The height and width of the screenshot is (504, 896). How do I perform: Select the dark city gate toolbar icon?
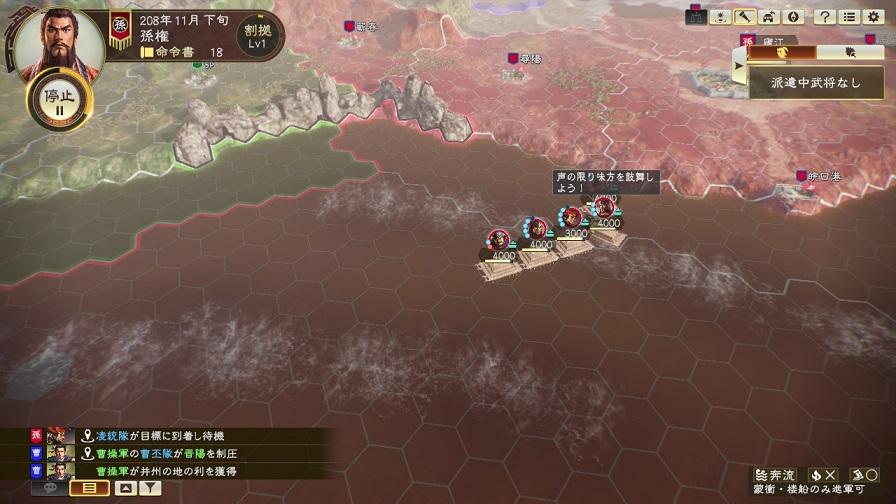point(696,17)
